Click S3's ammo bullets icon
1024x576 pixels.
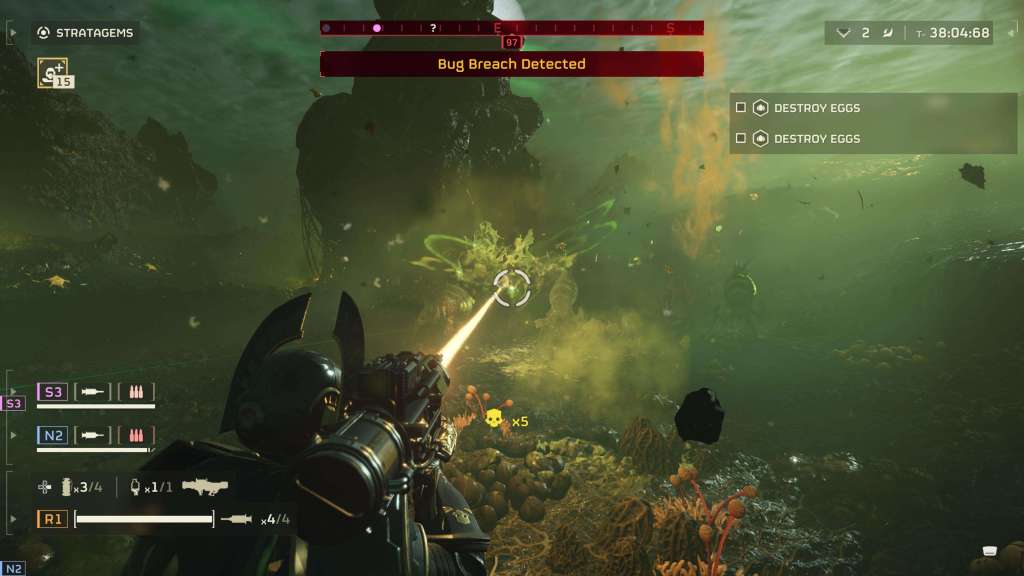tap(136, 392)
